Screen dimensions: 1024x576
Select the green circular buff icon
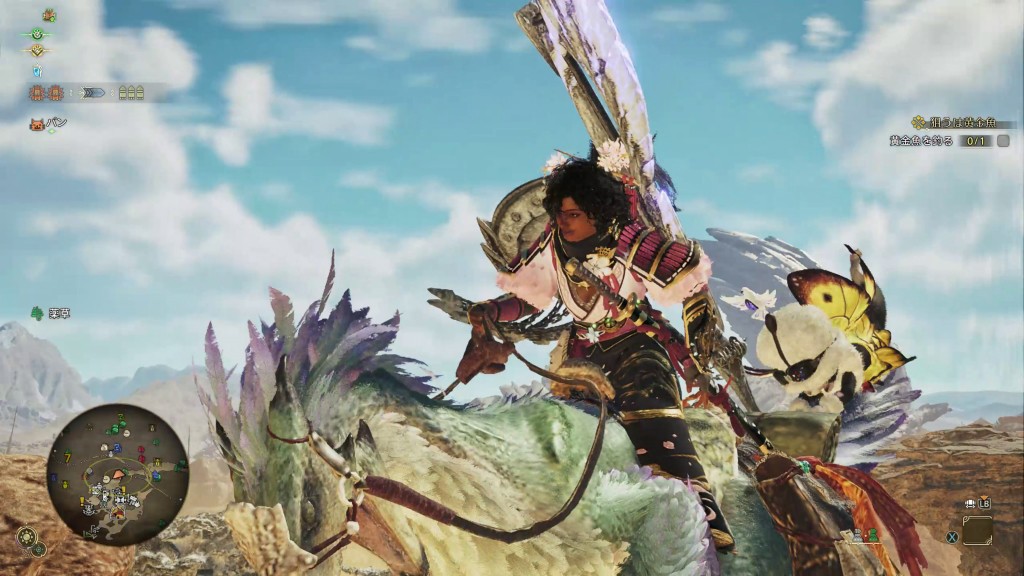pyautogui.click(x=38, y=33)
